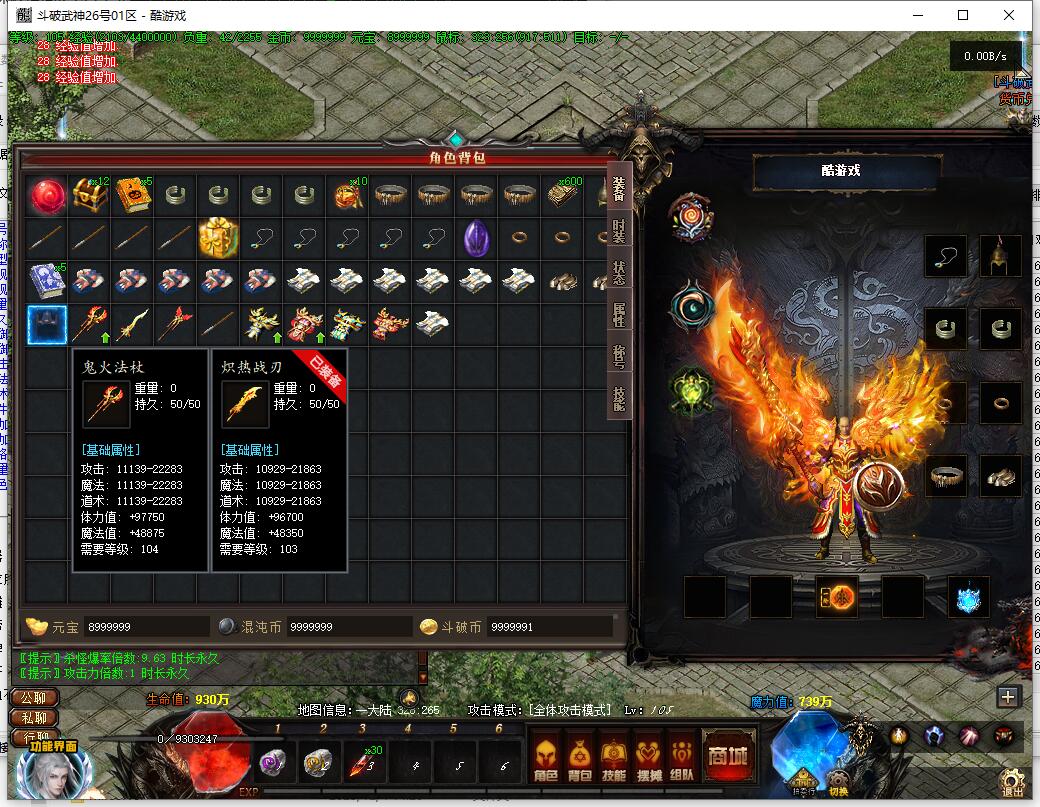This screenshot has height=807, width=1040.
Task: Switch to the 状态 status tab
Action: [620, 274]
